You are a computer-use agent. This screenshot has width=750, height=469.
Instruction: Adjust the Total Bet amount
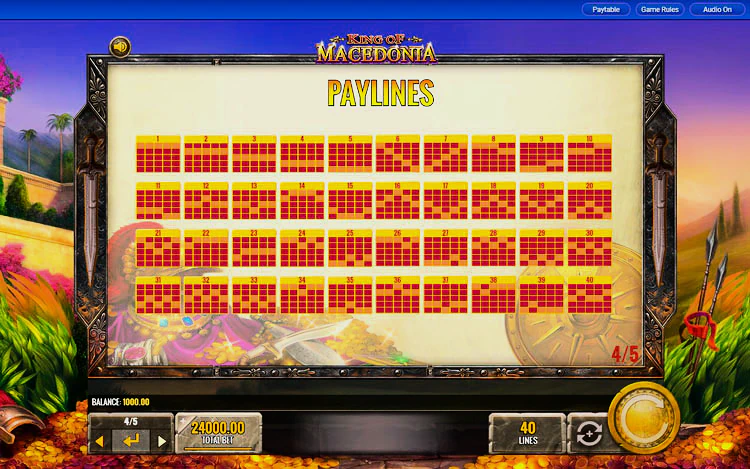point(218,433)
